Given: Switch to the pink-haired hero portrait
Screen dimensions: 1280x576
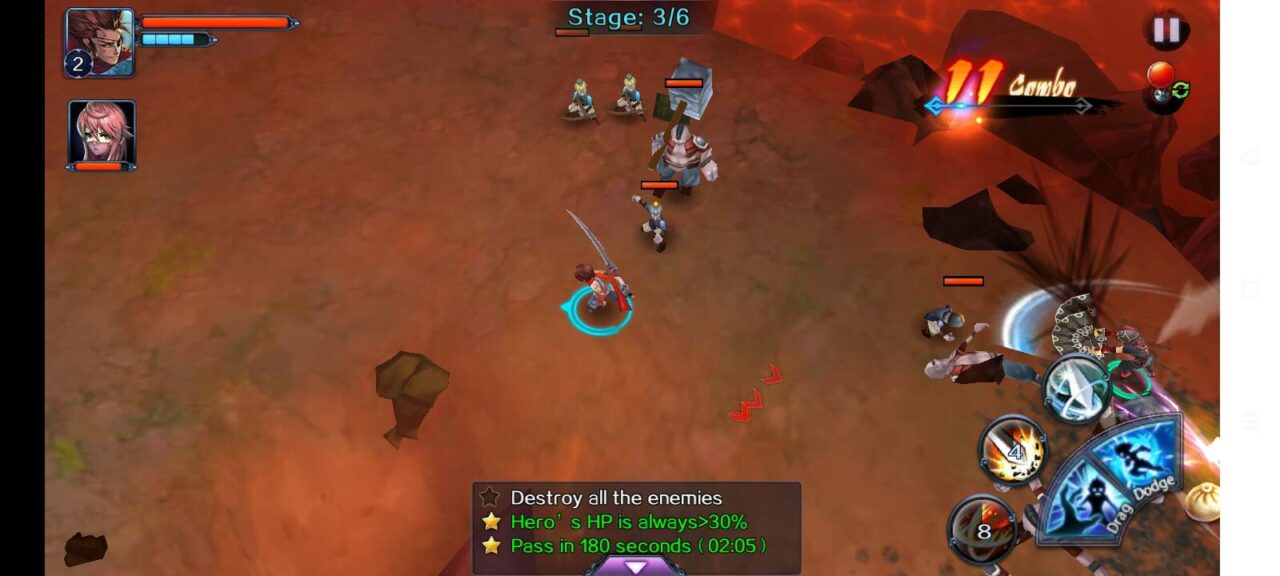Looking at the screenshot, I should click(x=101, y=132).
